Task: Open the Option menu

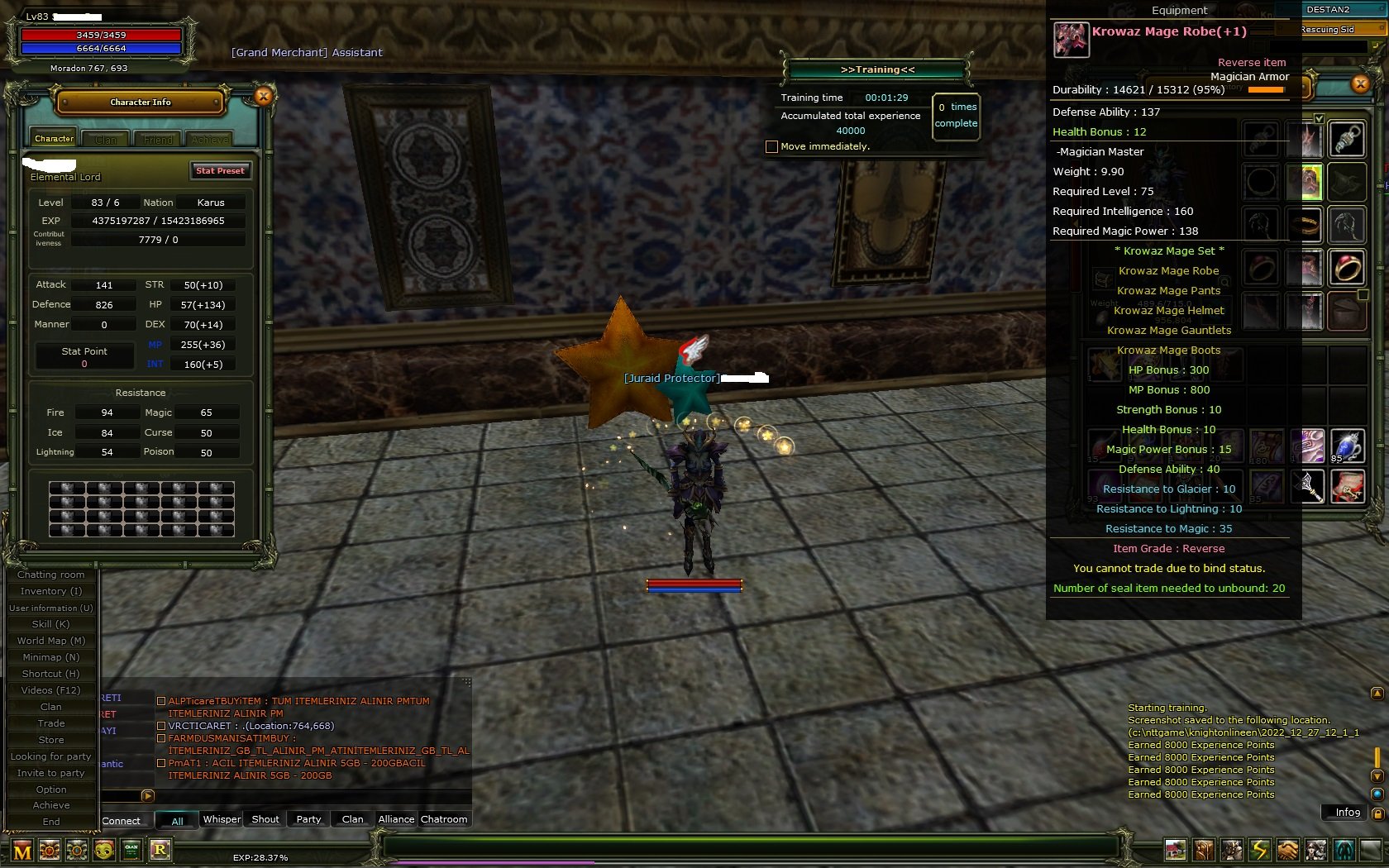Action: [51, 789]
